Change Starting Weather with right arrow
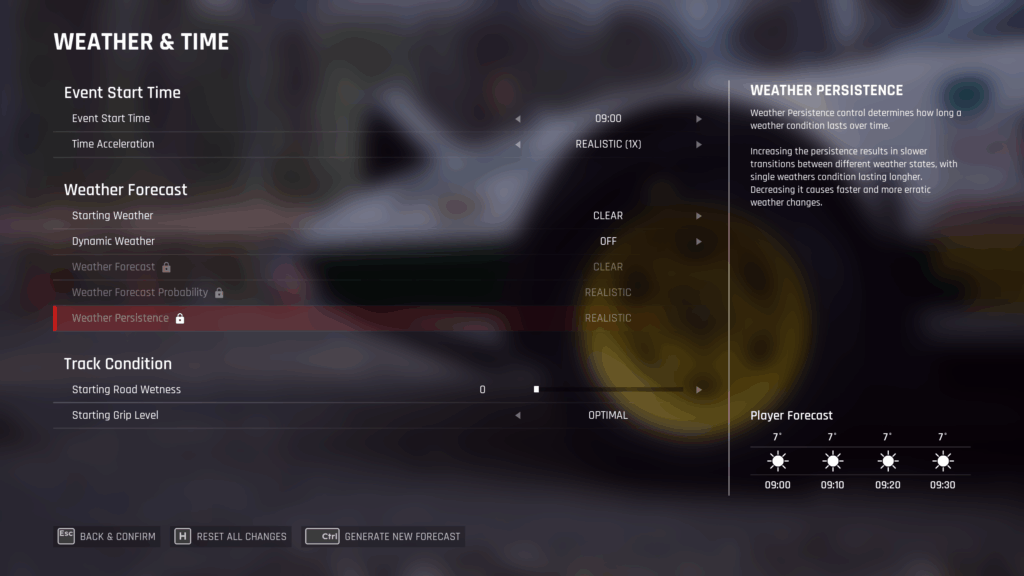Image resolution: width=1024 pixels, height=576 pixels. coord(699,216)
